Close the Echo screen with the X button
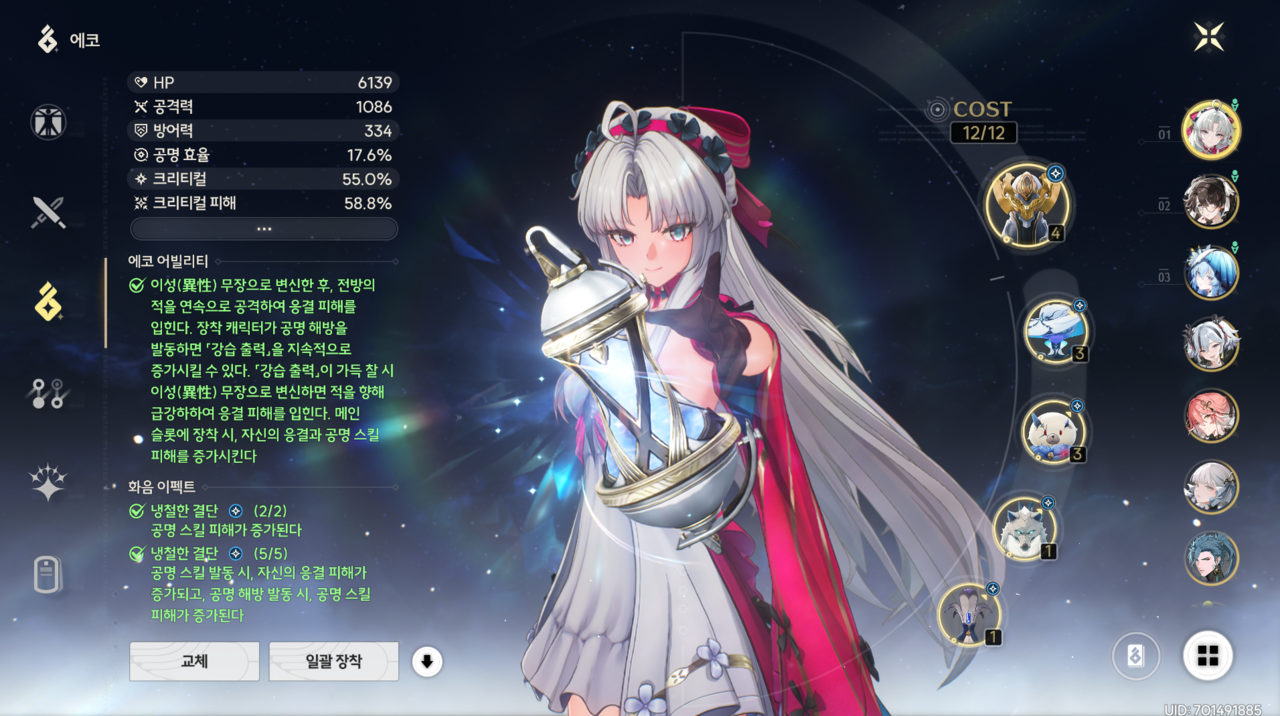This screenshot has width=1280, height=716. pos(1208,37)
